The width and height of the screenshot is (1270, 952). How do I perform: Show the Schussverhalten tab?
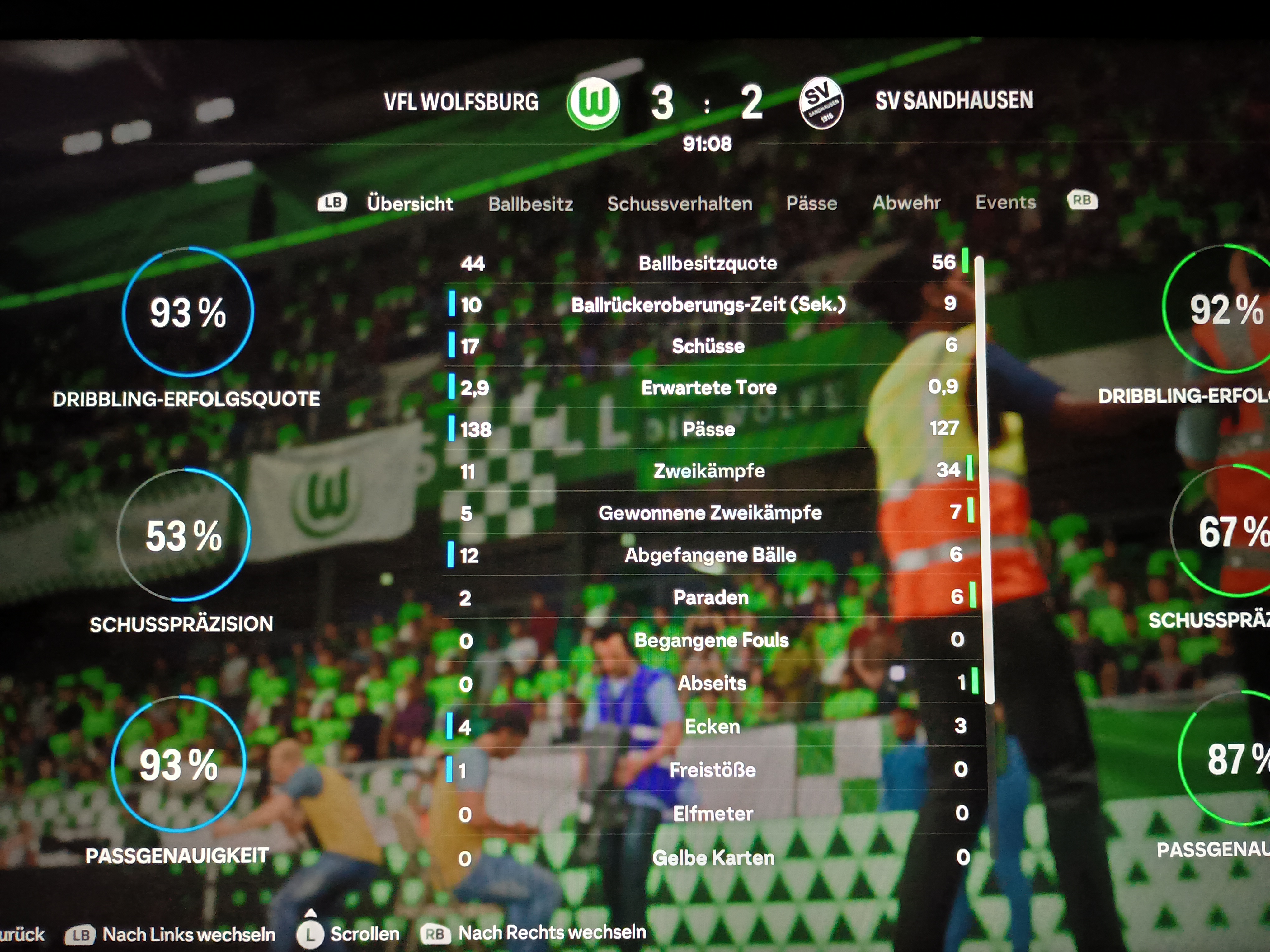coord(679,203)
